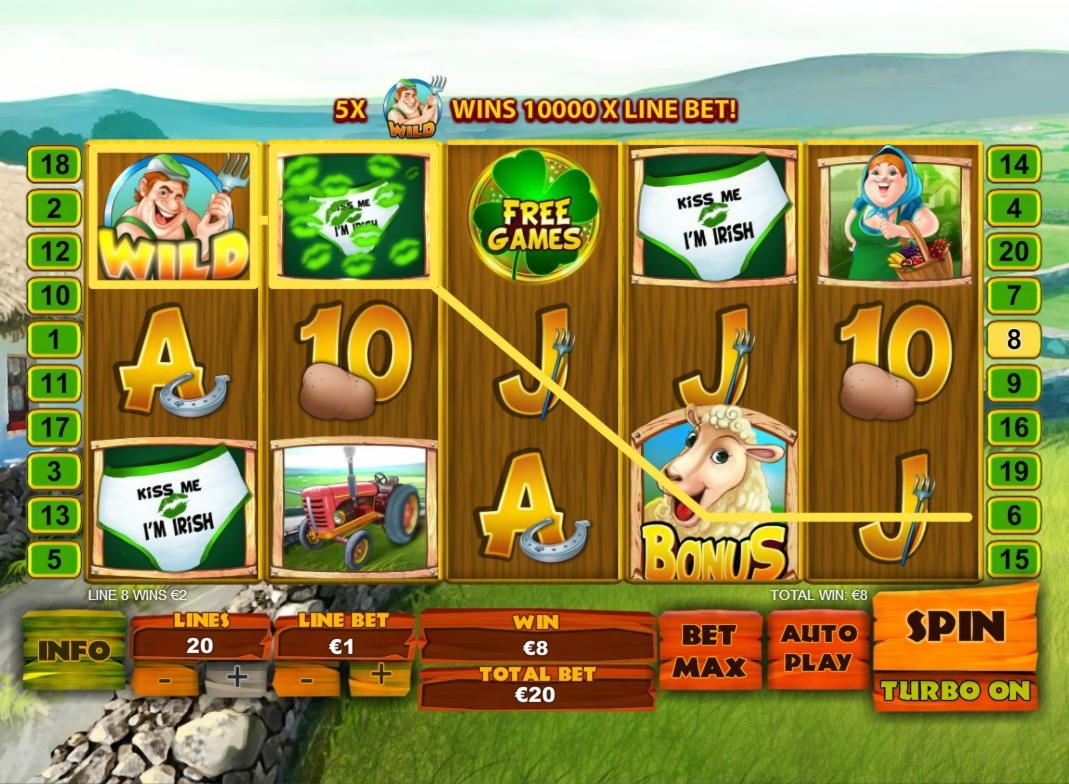Toggle the TURBO ON setting
The image size is (1069, 784).
[955, 691]
